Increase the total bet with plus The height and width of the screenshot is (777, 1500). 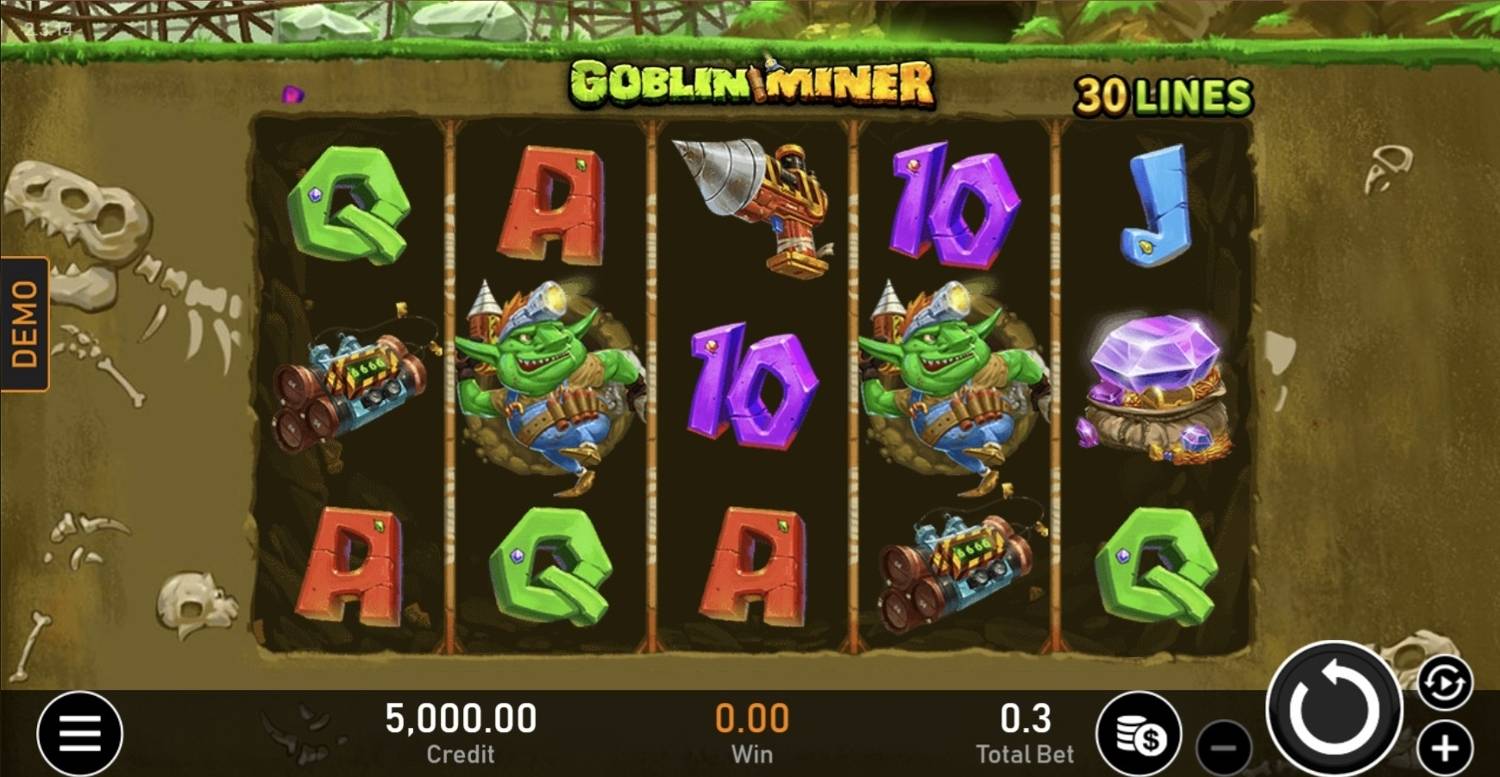(1443, 747)
